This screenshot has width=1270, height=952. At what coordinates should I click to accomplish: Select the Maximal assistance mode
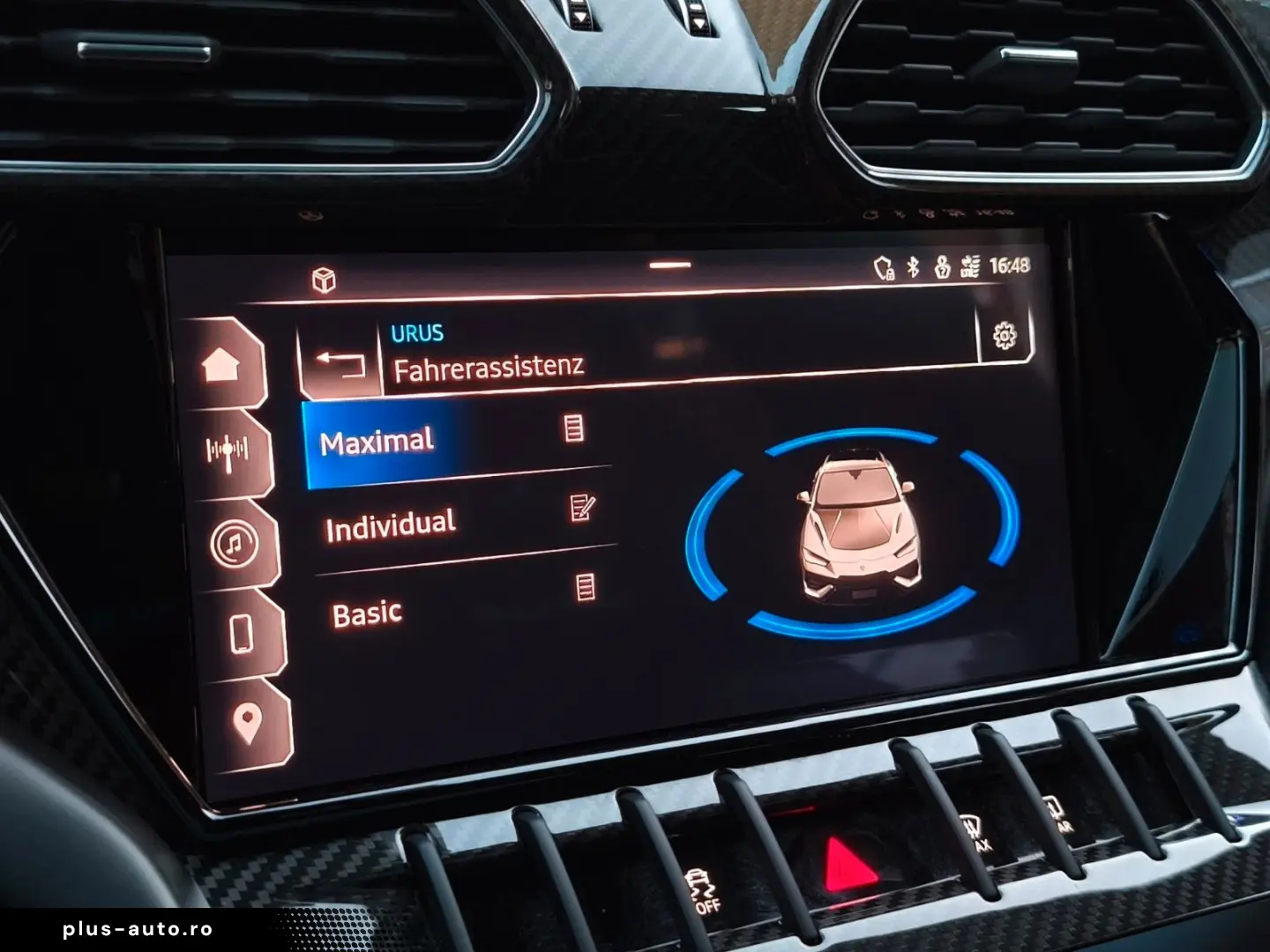[379, 441]
